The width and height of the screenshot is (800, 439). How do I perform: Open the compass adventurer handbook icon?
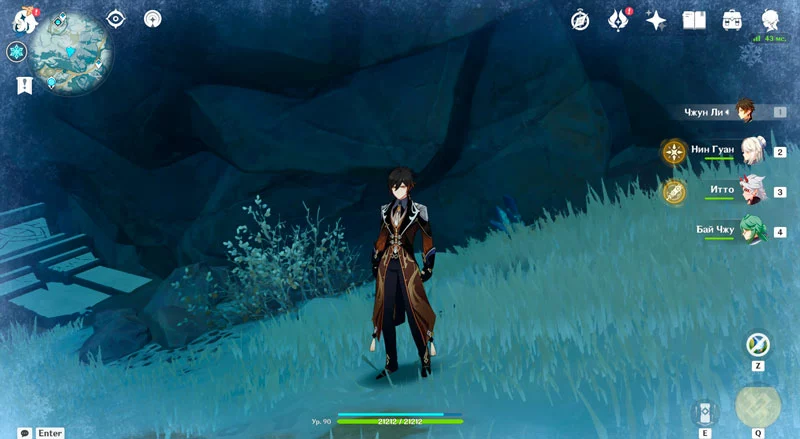tap(580, 20)
